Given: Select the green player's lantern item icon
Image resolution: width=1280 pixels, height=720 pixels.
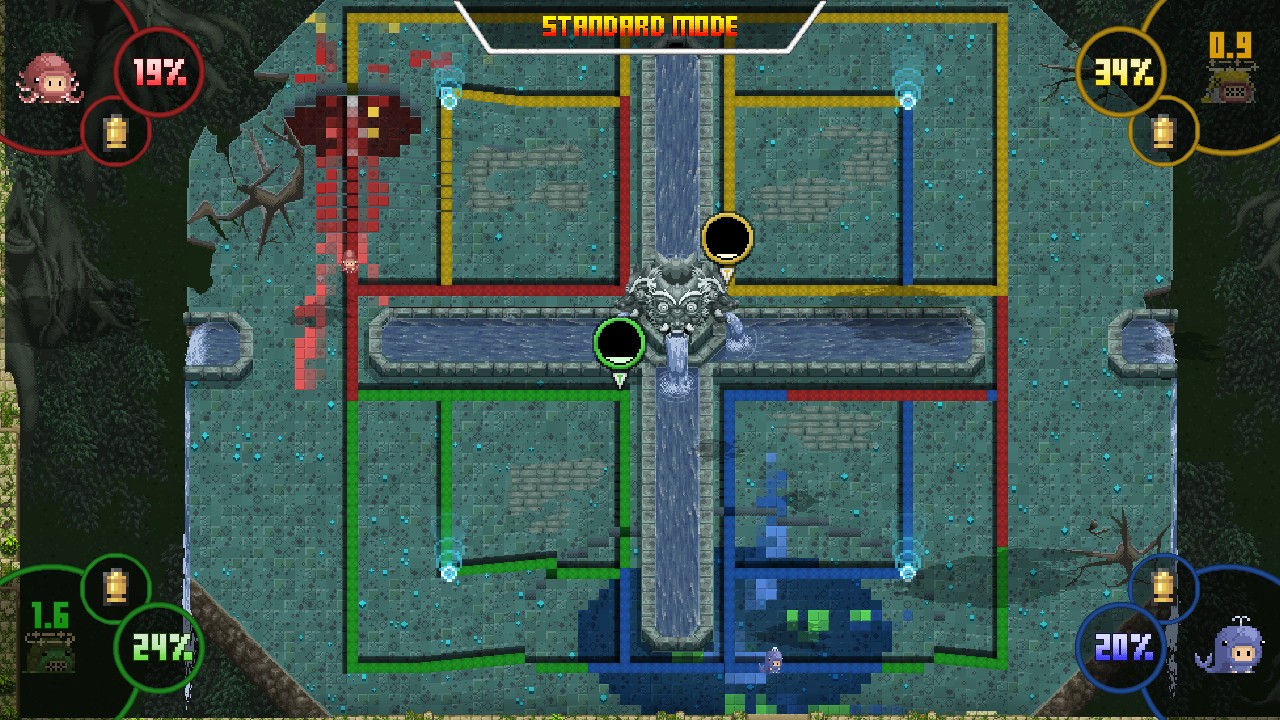Looking at the screenshot, I should coord(116,586).
